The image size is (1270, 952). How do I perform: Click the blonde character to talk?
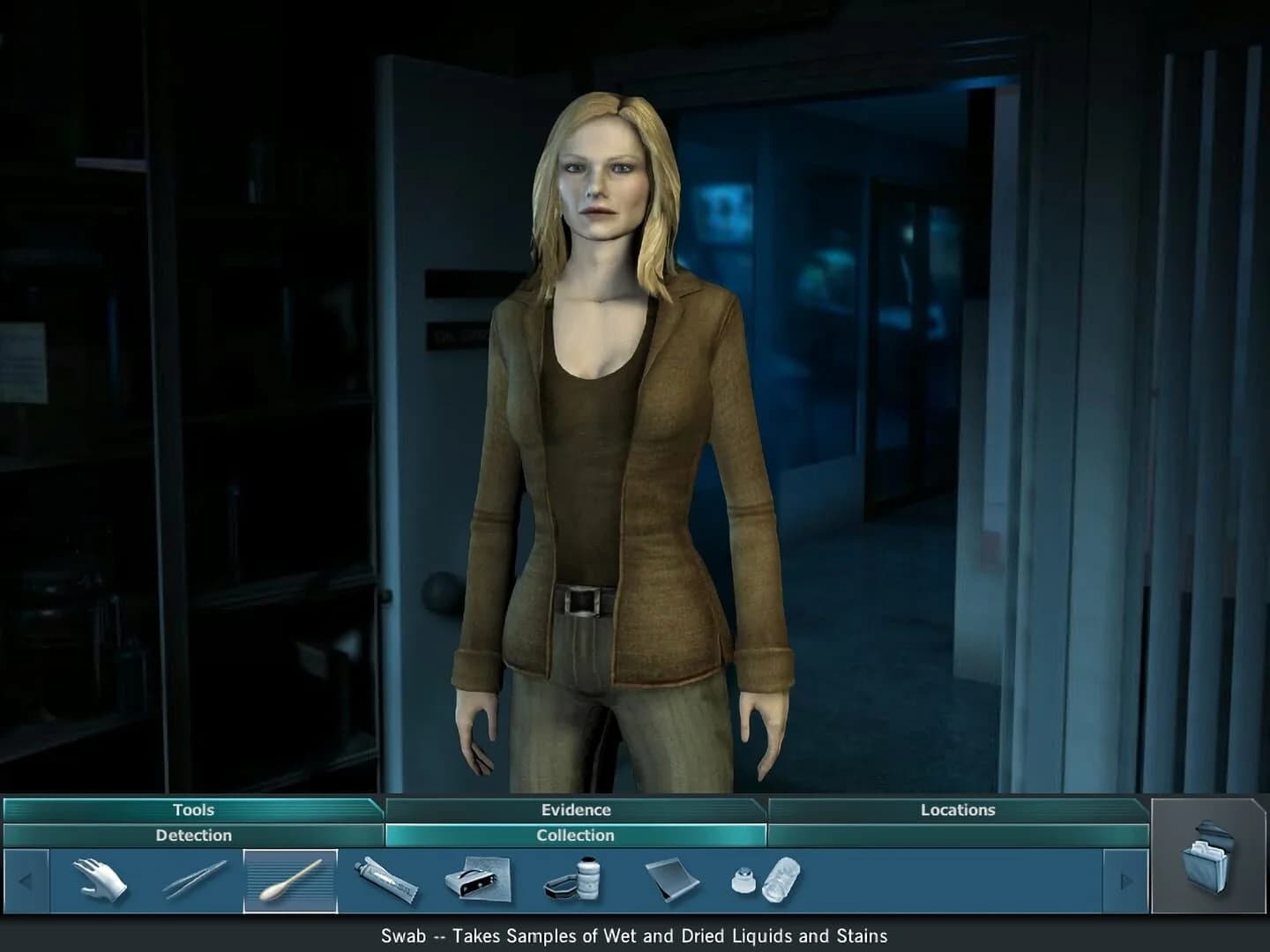pyautogui.click(x=609, y=397)
